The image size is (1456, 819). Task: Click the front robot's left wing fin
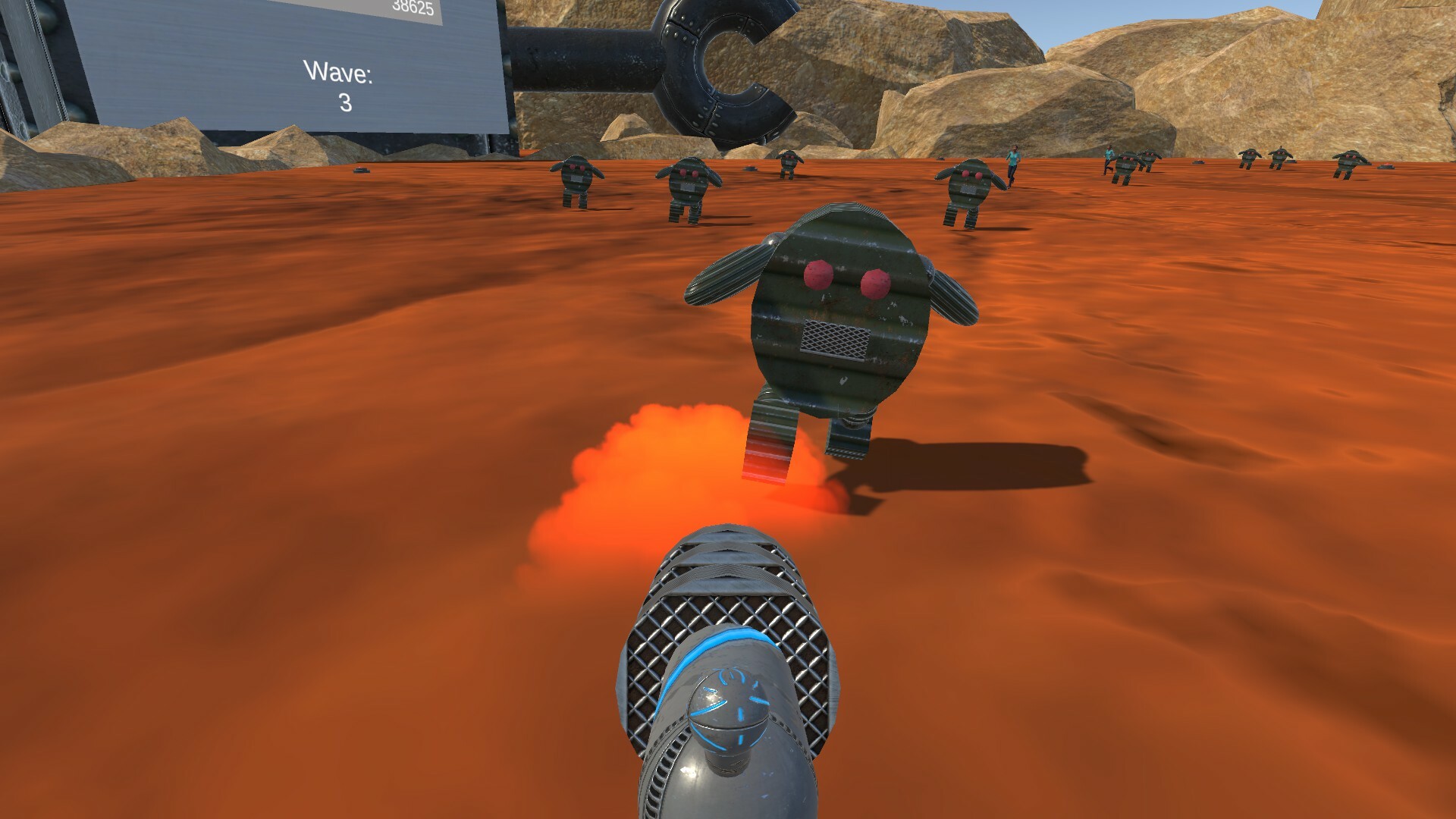720,273
